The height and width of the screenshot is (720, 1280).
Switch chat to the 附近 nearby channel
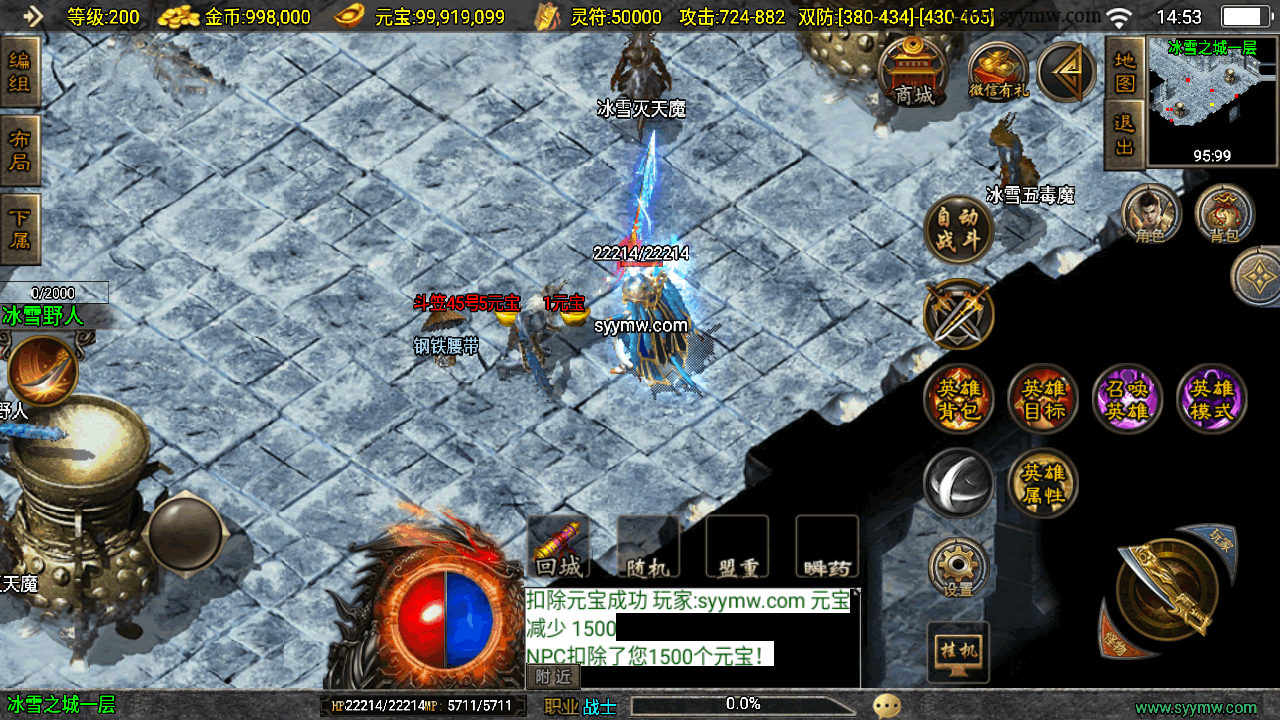(553, 677)
